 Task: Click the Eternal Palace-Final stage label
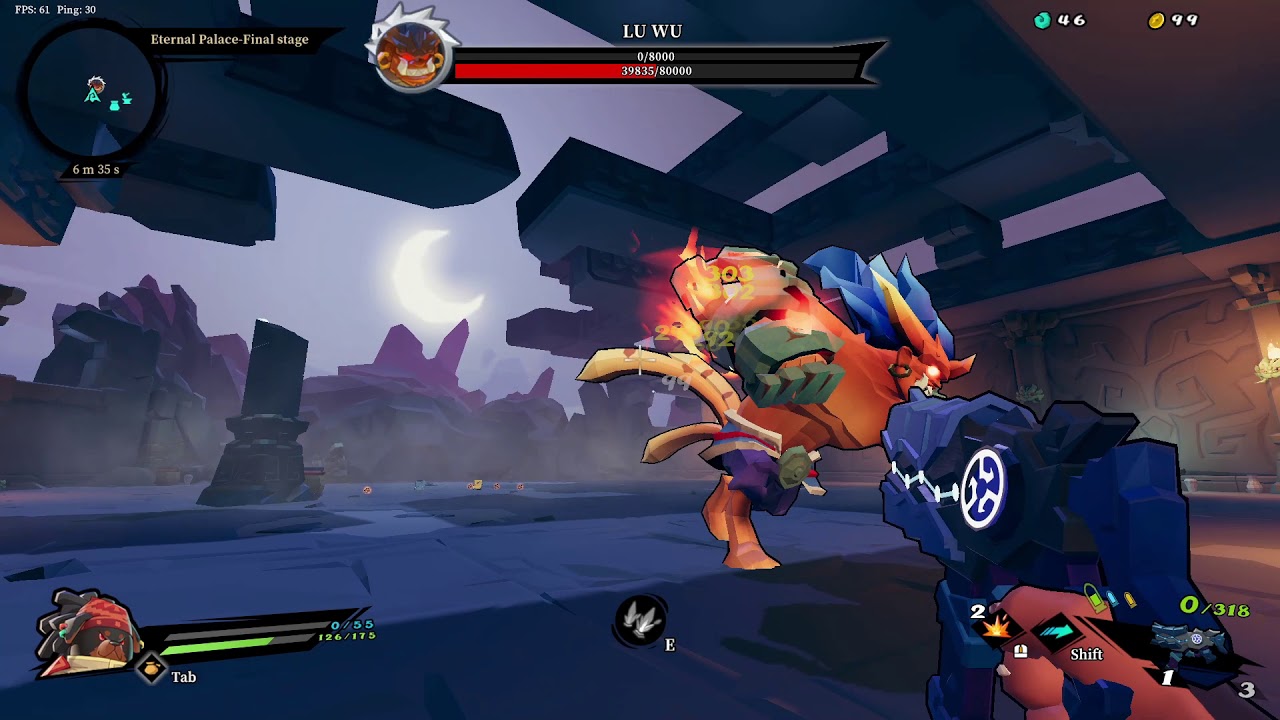231,39
